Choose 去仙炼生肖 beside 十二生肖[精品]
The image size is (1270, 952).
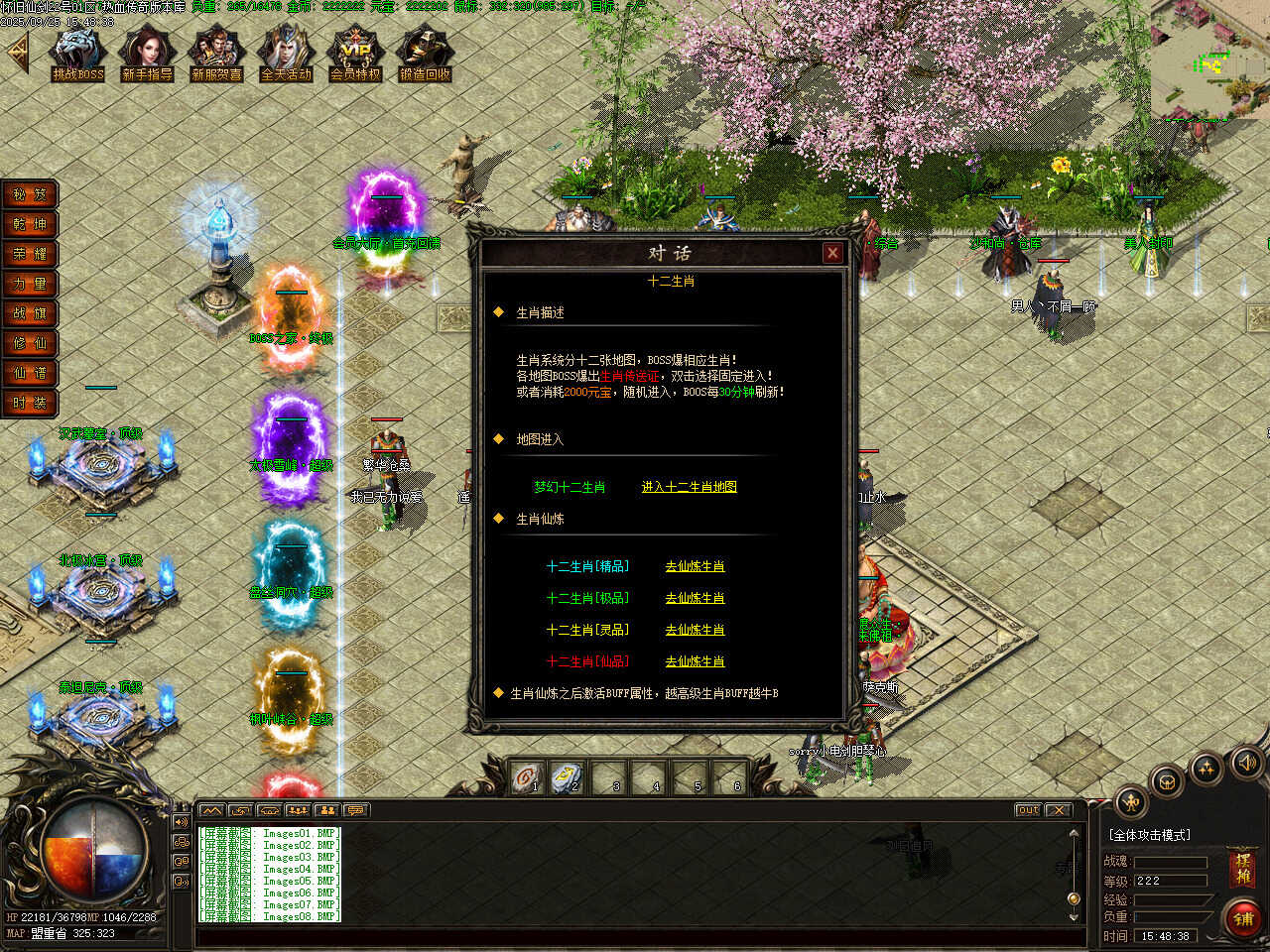pos(695,566)
